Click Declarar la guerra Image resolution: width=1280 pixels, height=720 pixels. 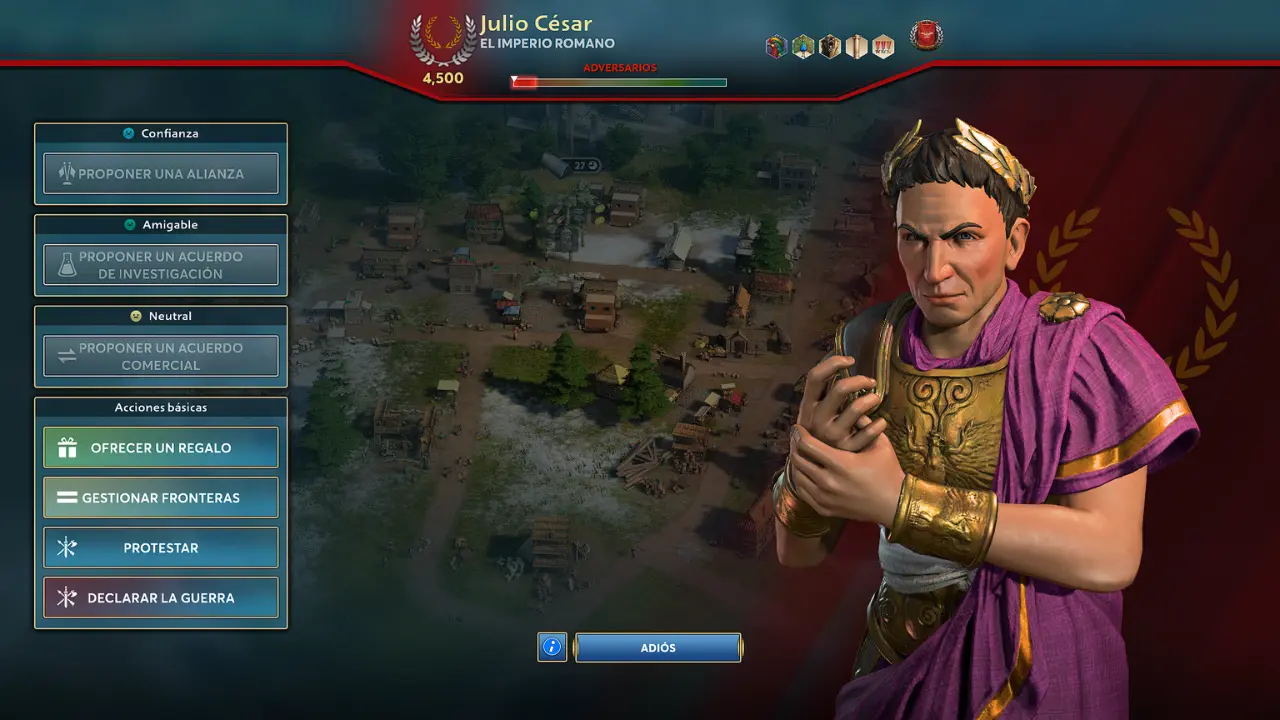tap(161, 598)
